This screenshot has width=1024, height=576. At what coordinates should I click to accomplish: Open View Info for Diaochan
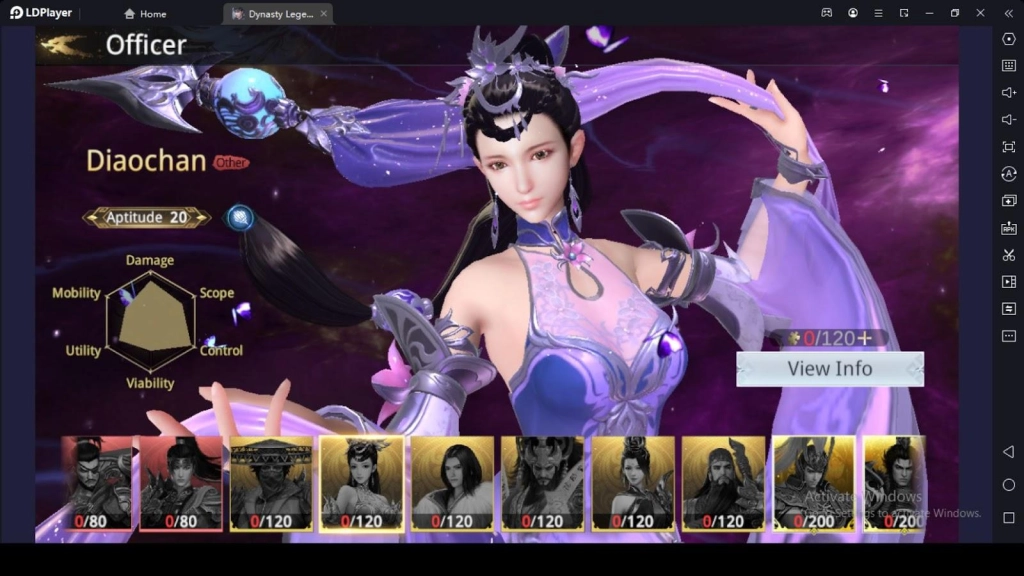(x=829, y=369)
